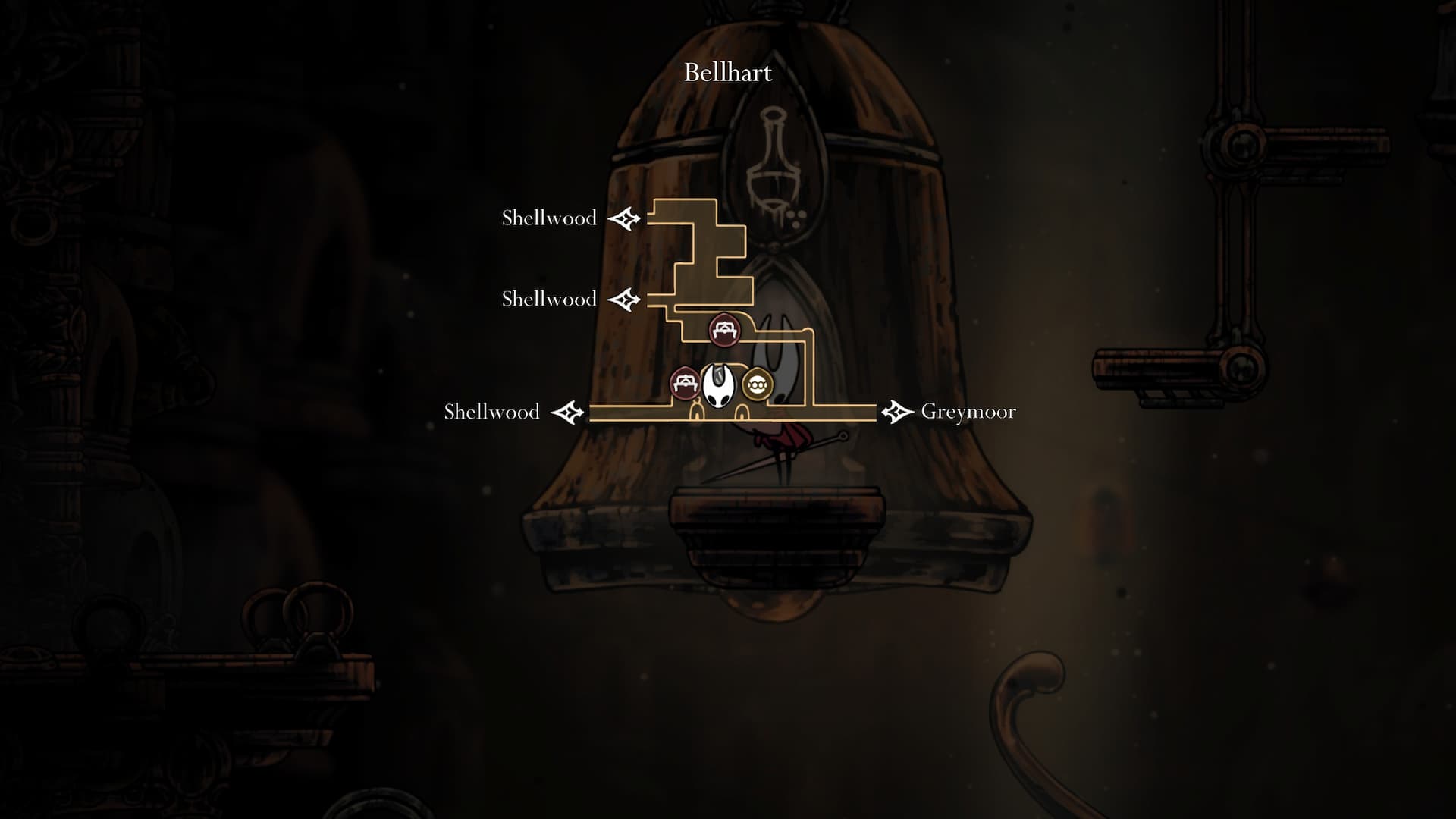Follow the Greymoor exit arrow
Viewport: 1456px width, 819px height.
click(x=897, y=412)
